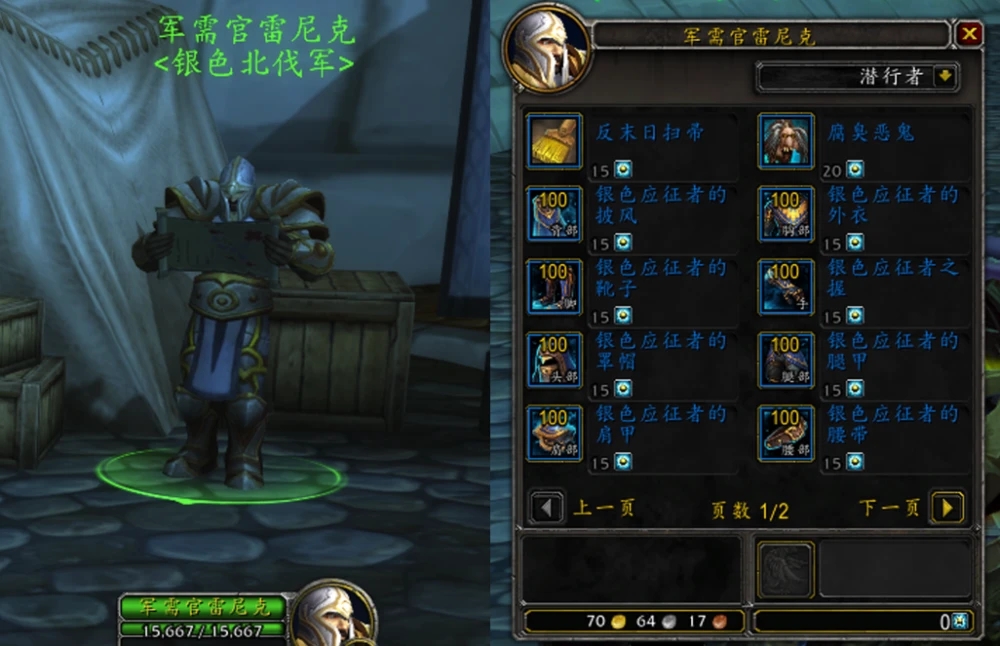Pick the 银色应征者的靴子 boots
Image resolution: width=1000 pixels, height=646 pixels.
555,287
